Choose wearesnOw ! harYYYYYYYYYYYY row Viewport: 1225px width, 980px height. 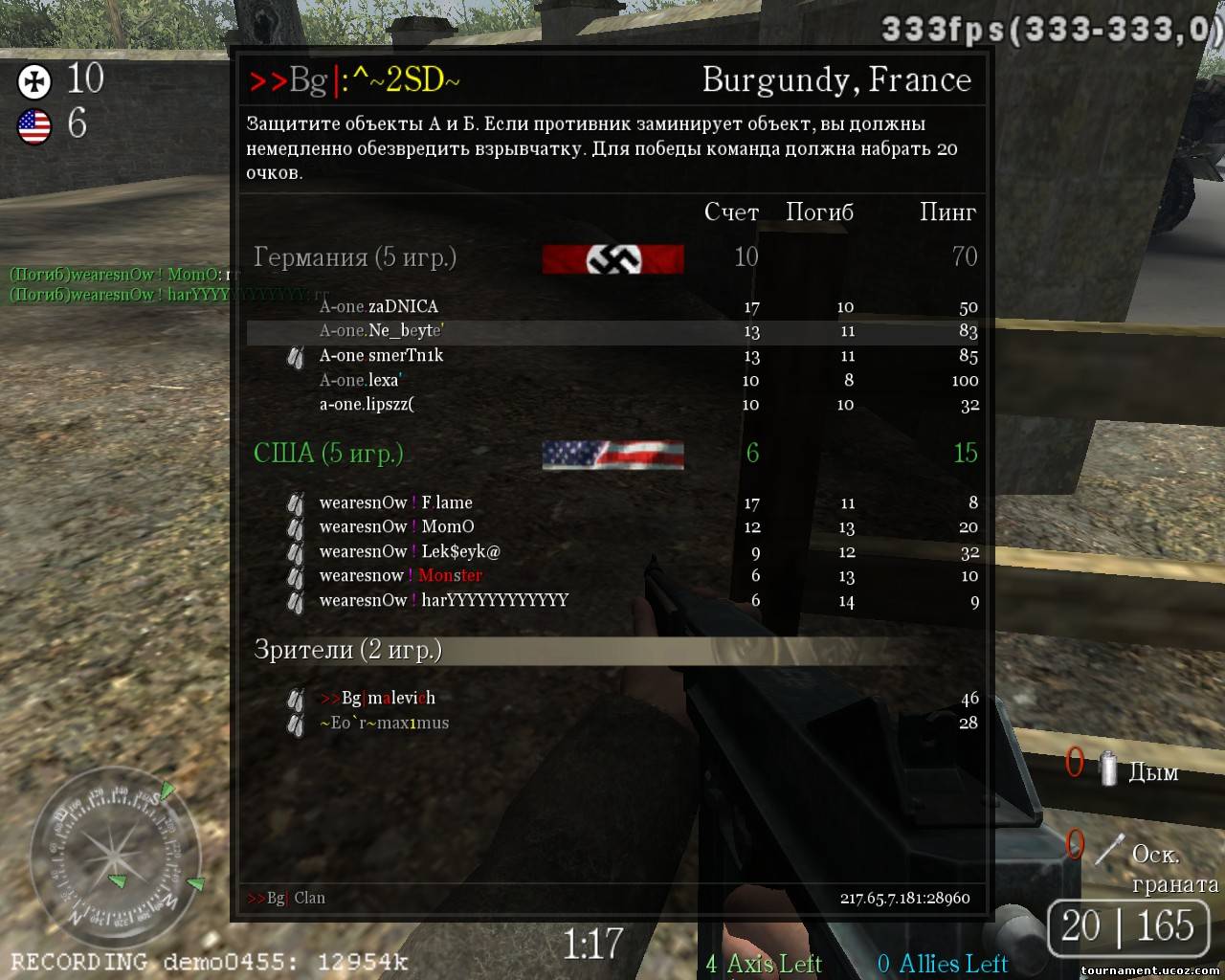[x=443, y=600]
